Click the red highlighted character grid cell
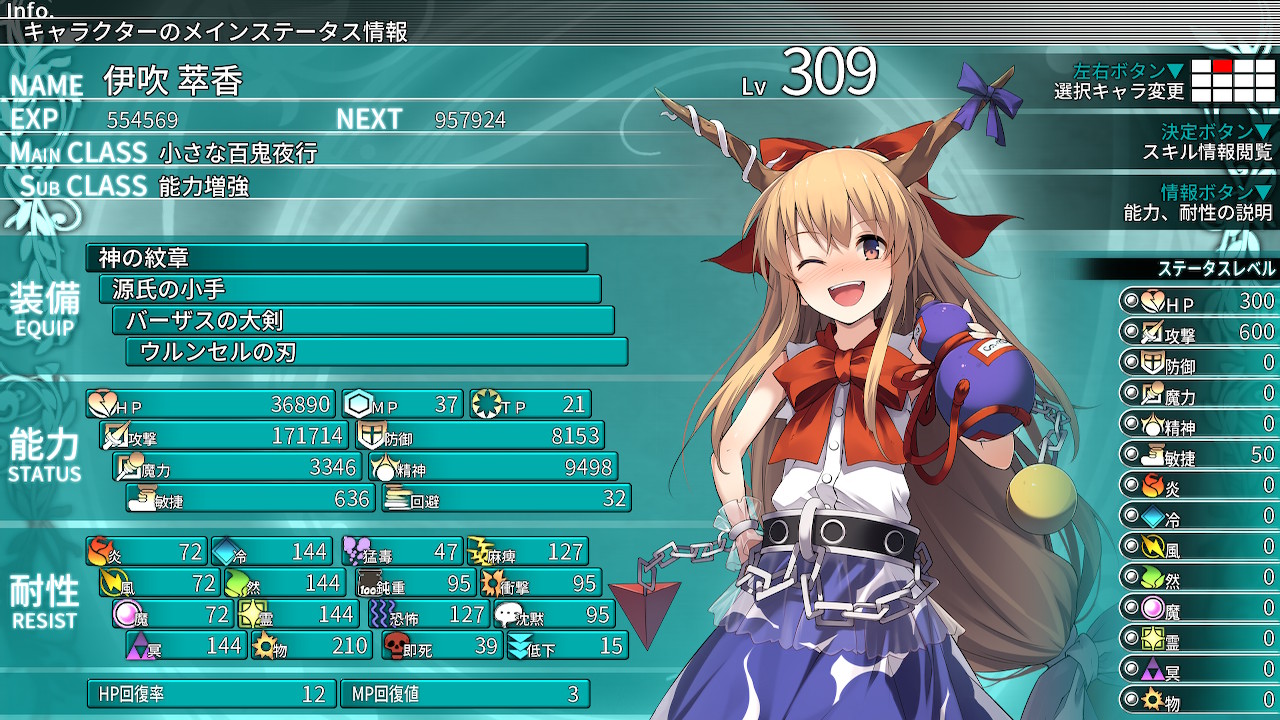 1222,66
